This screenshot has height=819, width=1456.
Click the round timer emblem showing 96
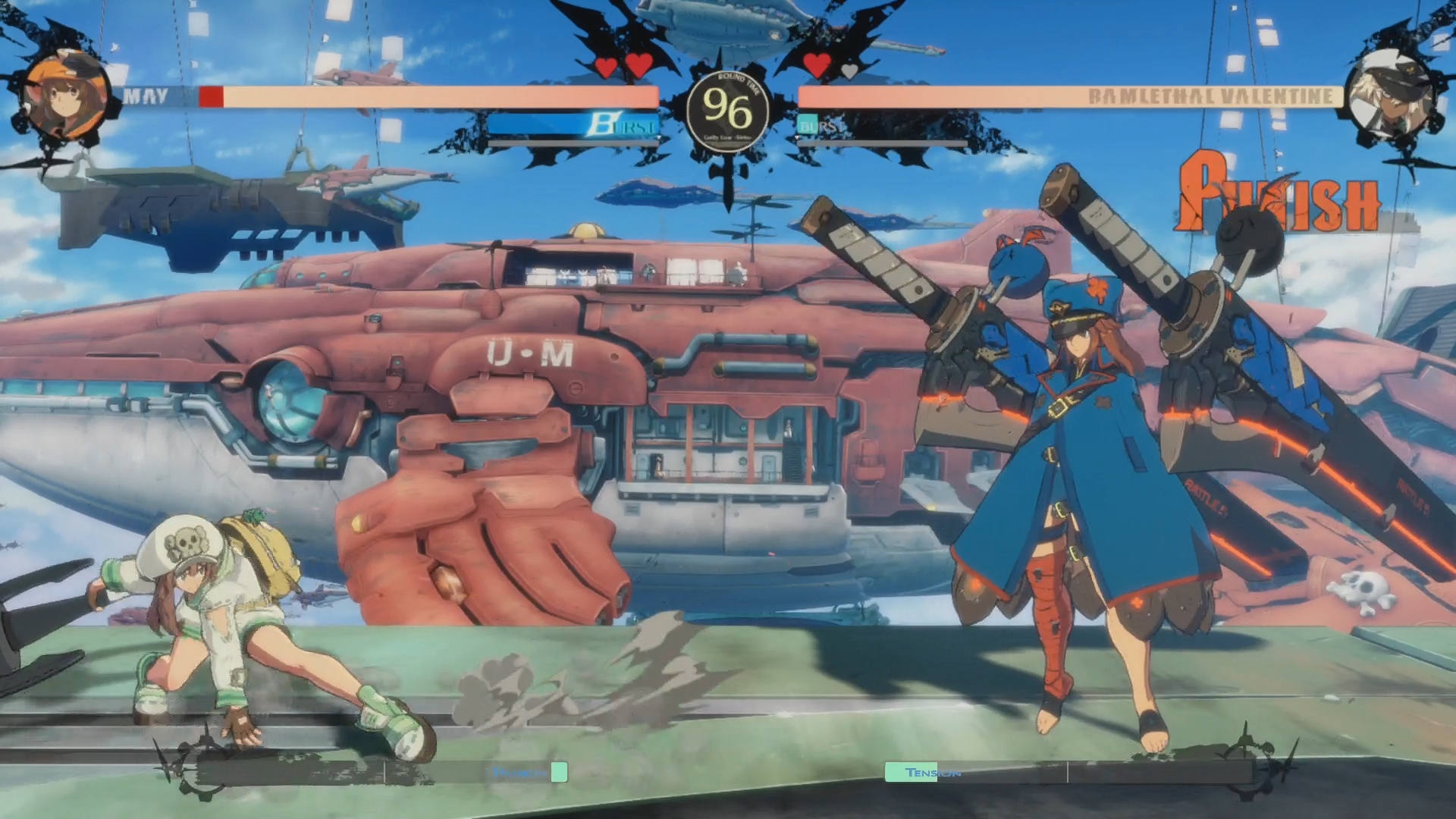pyautogui.click(x=726, y=110)
